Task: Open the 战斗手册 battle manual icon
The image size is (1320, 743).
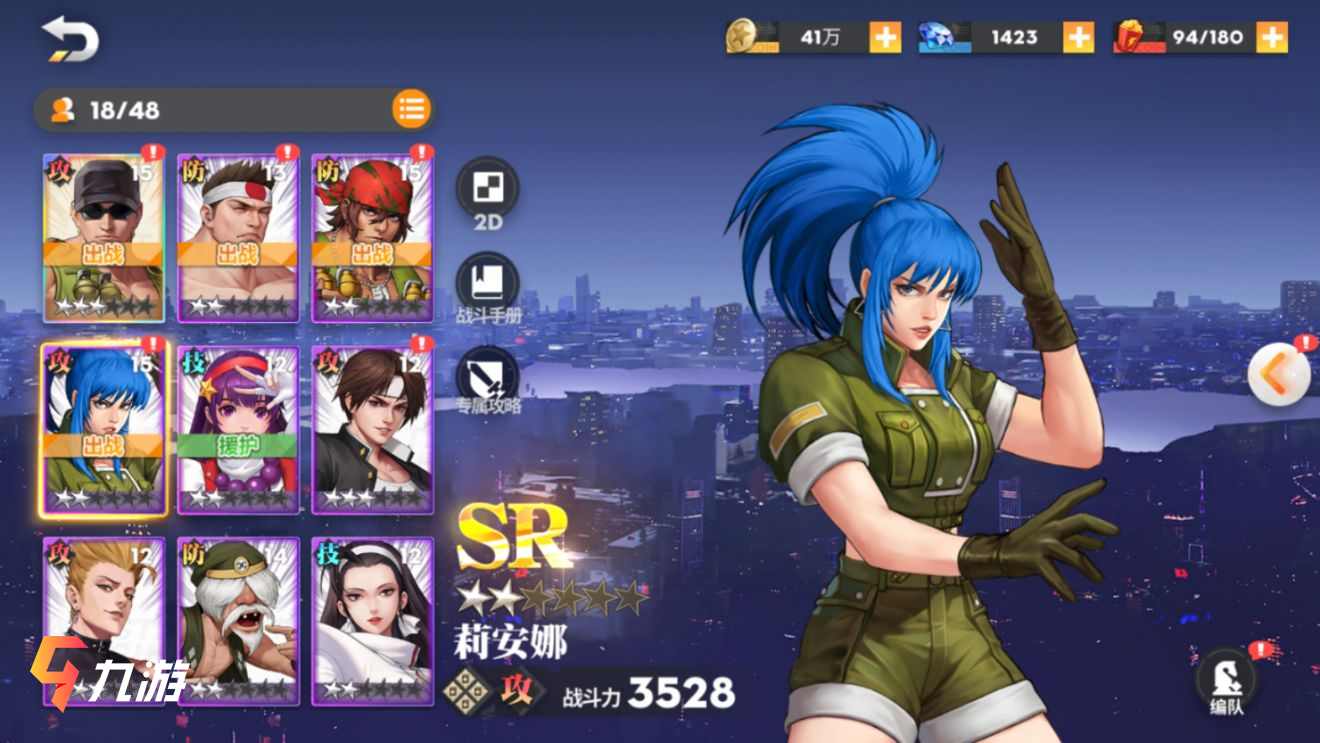Action: click(x=486, y=280)
